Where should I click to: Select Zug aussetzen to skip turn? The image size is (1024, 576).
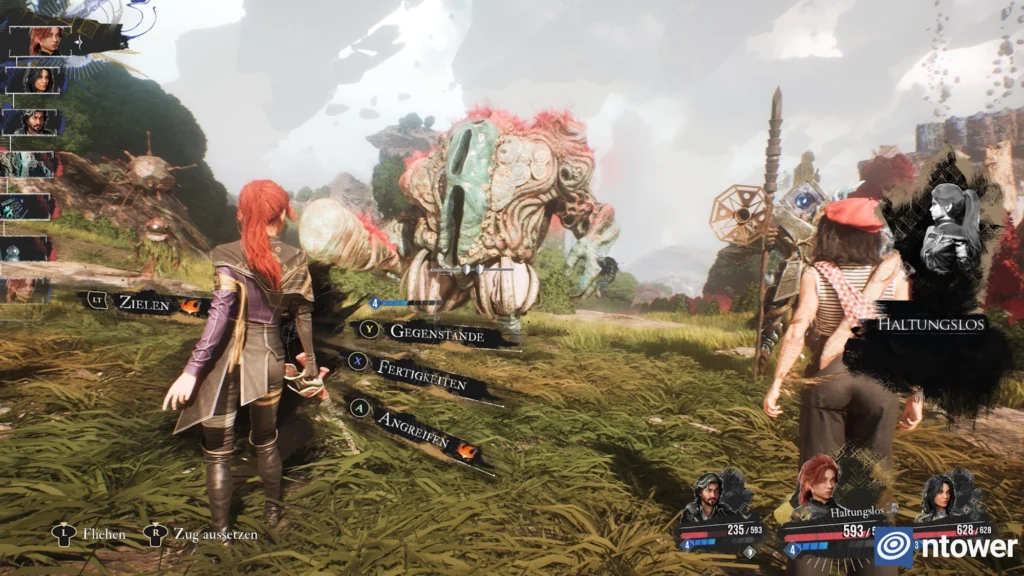[x=212, y=534]
